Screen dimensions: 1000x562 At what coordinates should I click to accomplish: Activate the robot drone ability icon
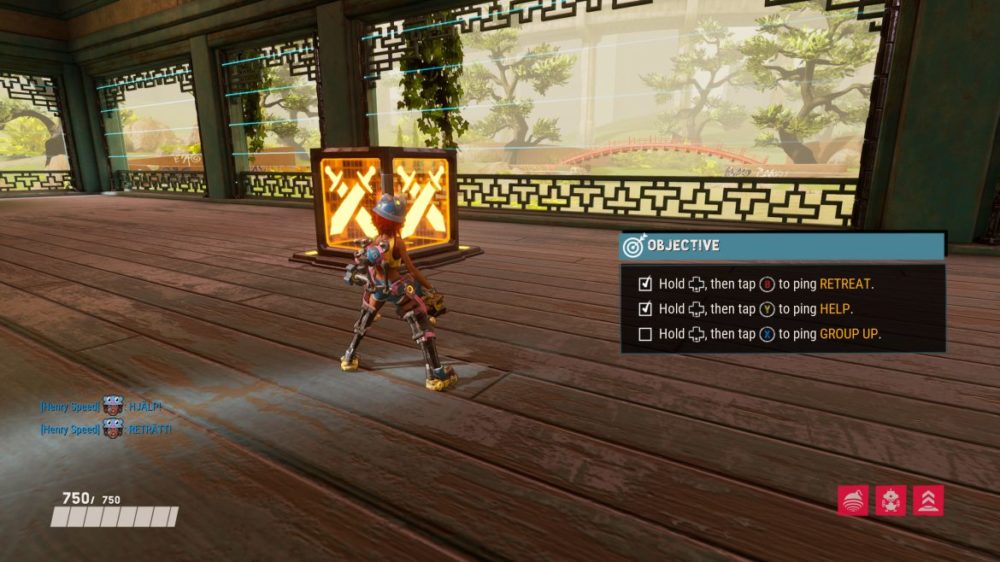point(890,500)
